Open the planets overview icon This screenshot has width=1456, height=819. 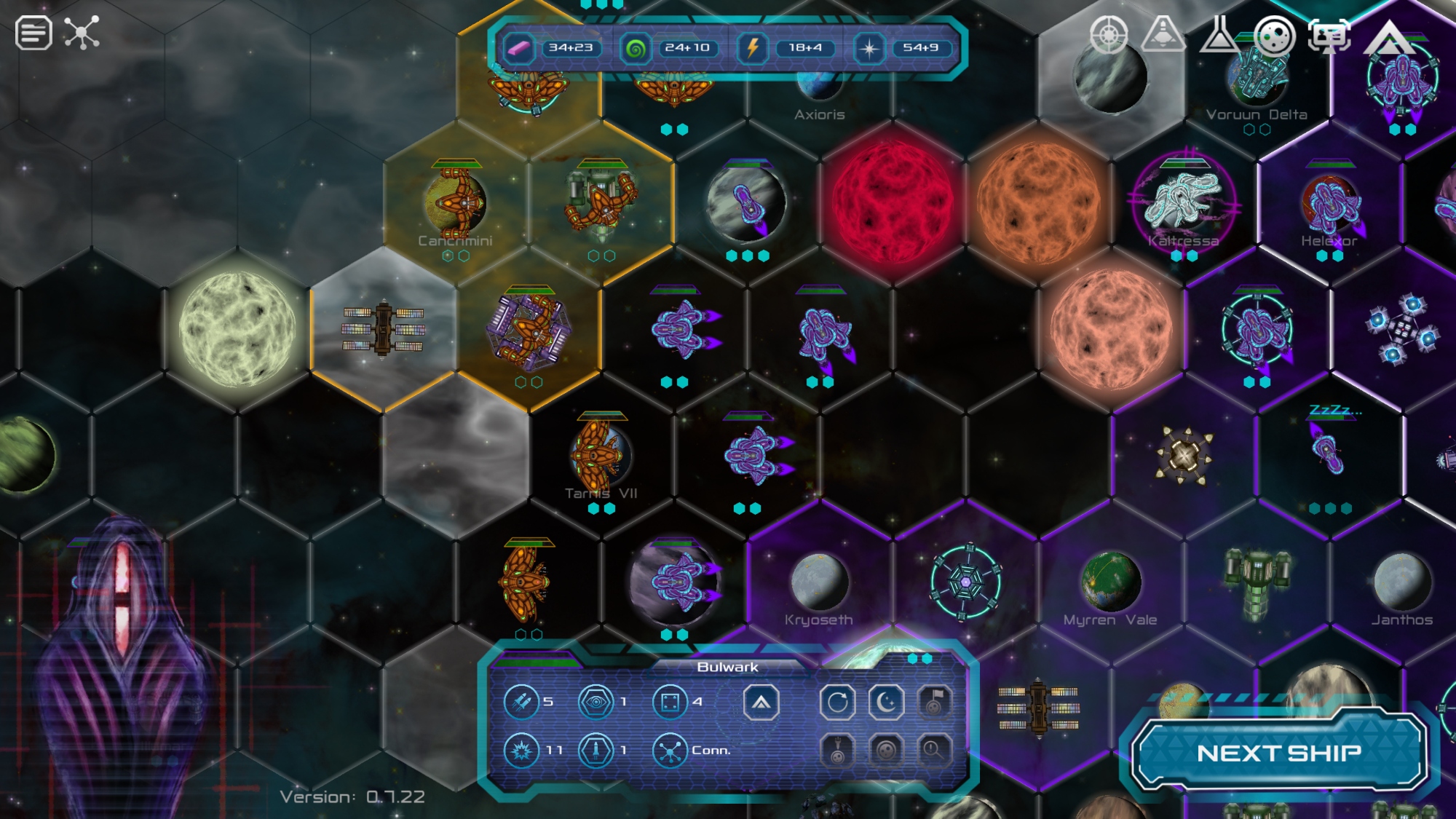1274,35
